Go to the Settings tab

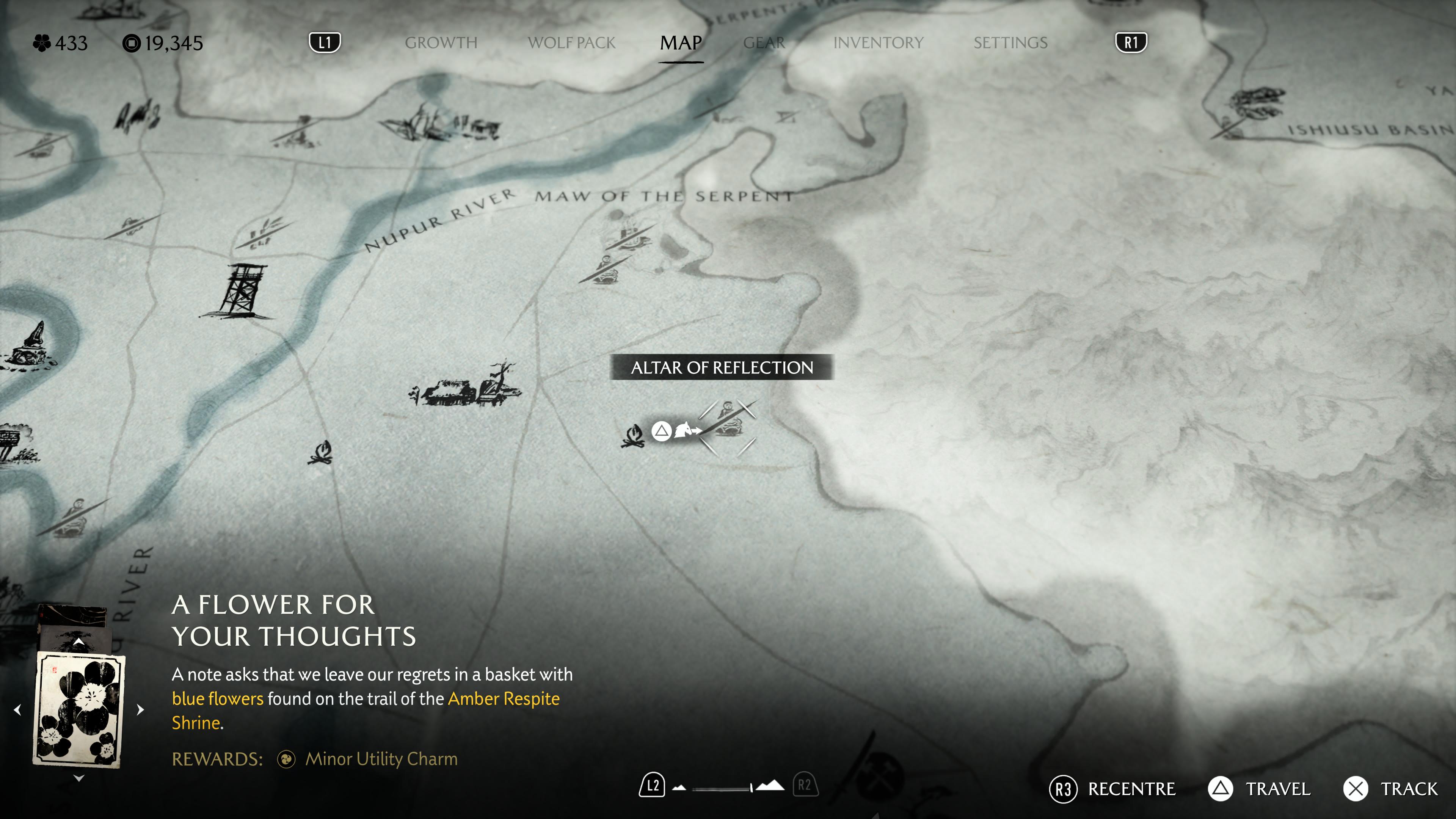[x=1010, y=43]
